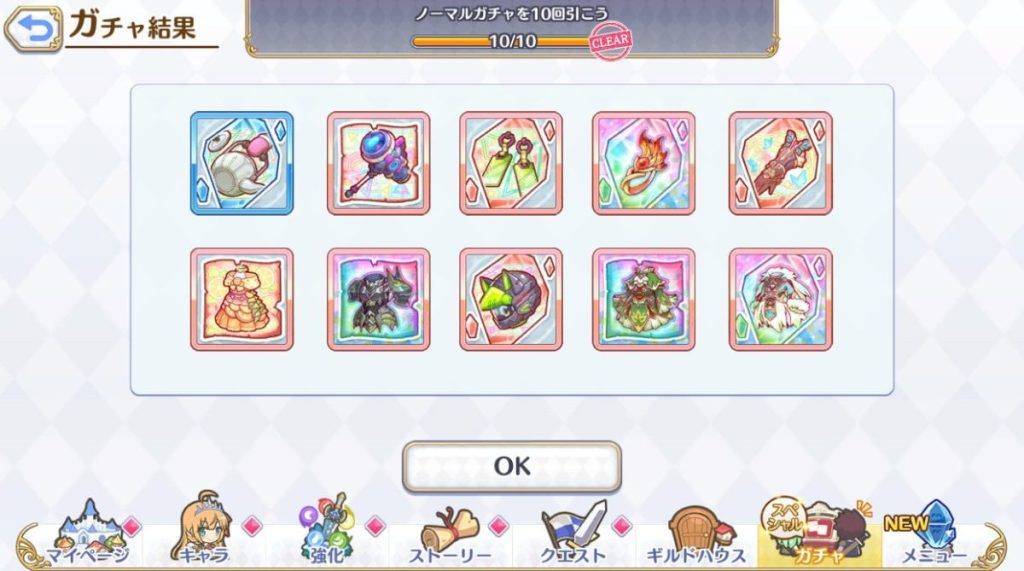
Task: Inspect the teapot item with blue frame
Action: click(x=242, y=163)
